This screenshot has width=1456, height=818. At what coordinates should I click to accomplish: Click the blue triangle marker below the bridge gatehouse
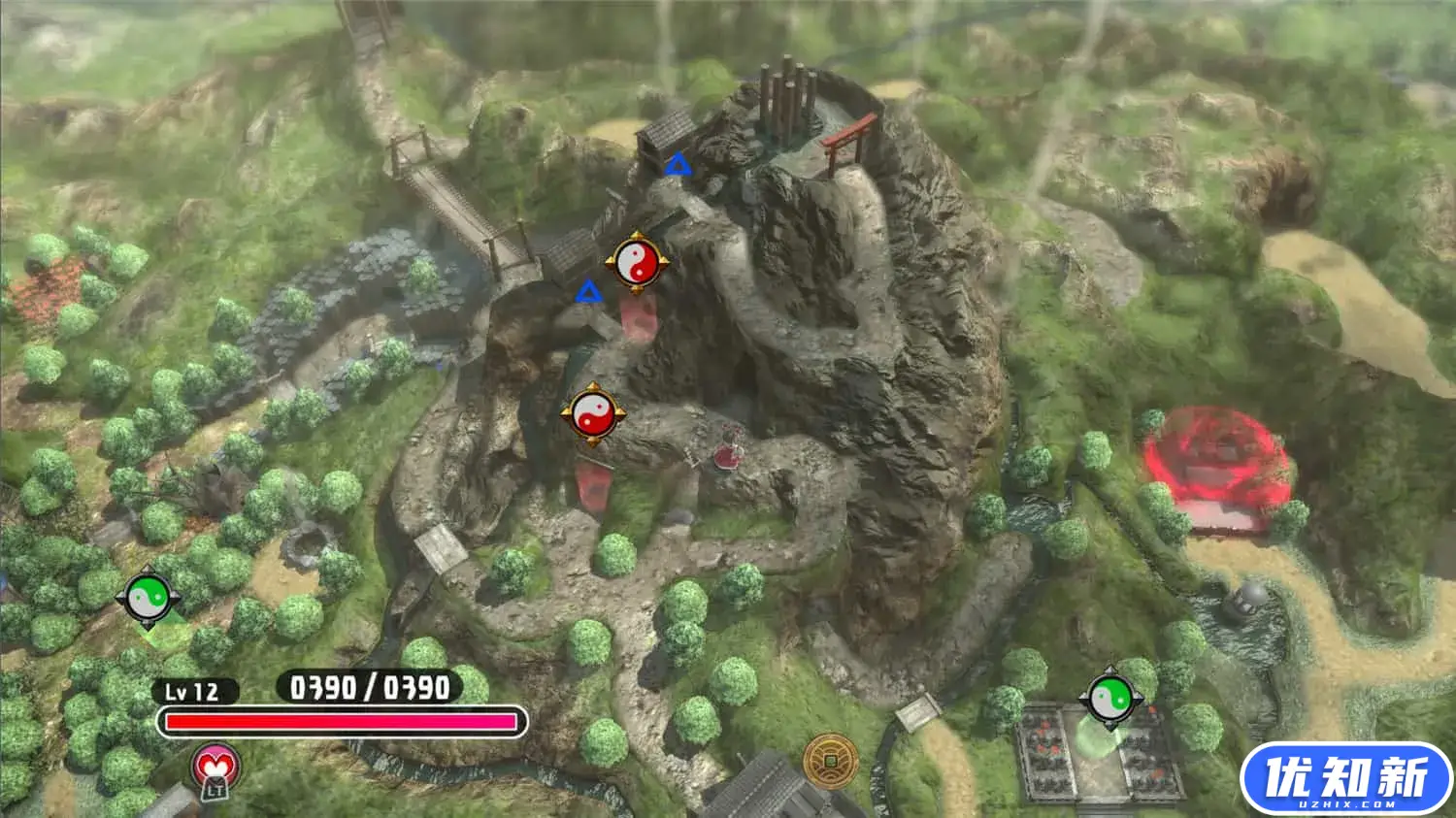tap(587, 291)
